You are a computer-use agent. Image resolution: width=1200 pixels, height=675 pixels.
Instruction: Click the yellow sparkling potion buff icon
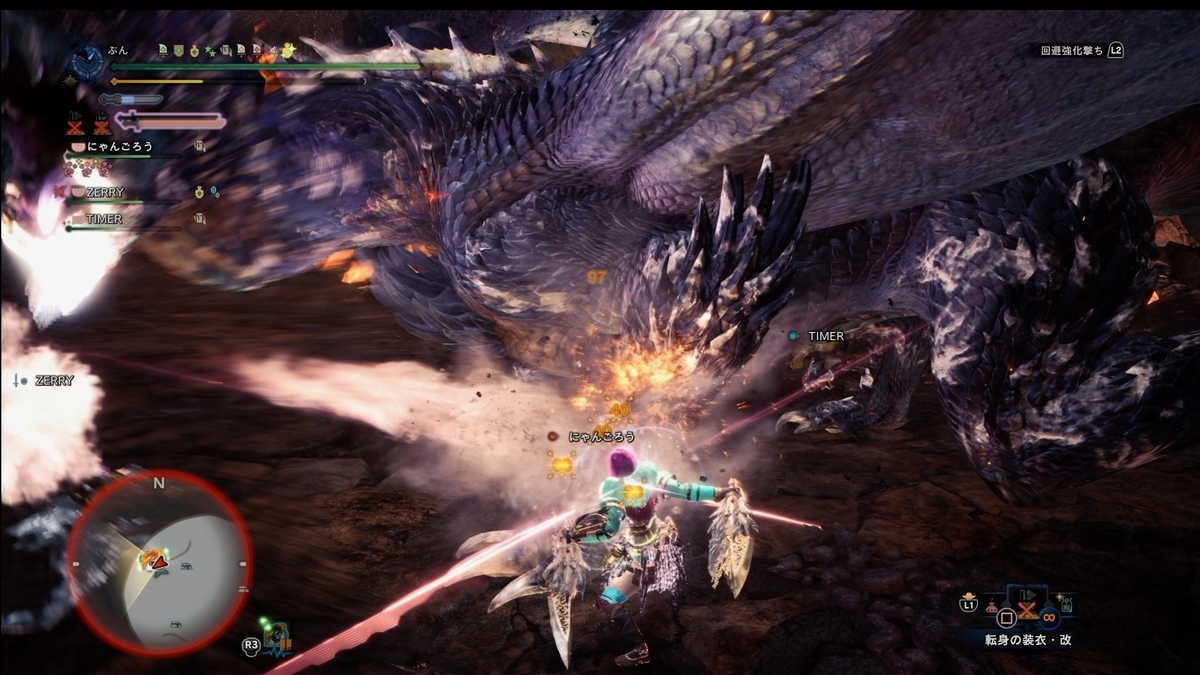288,50
